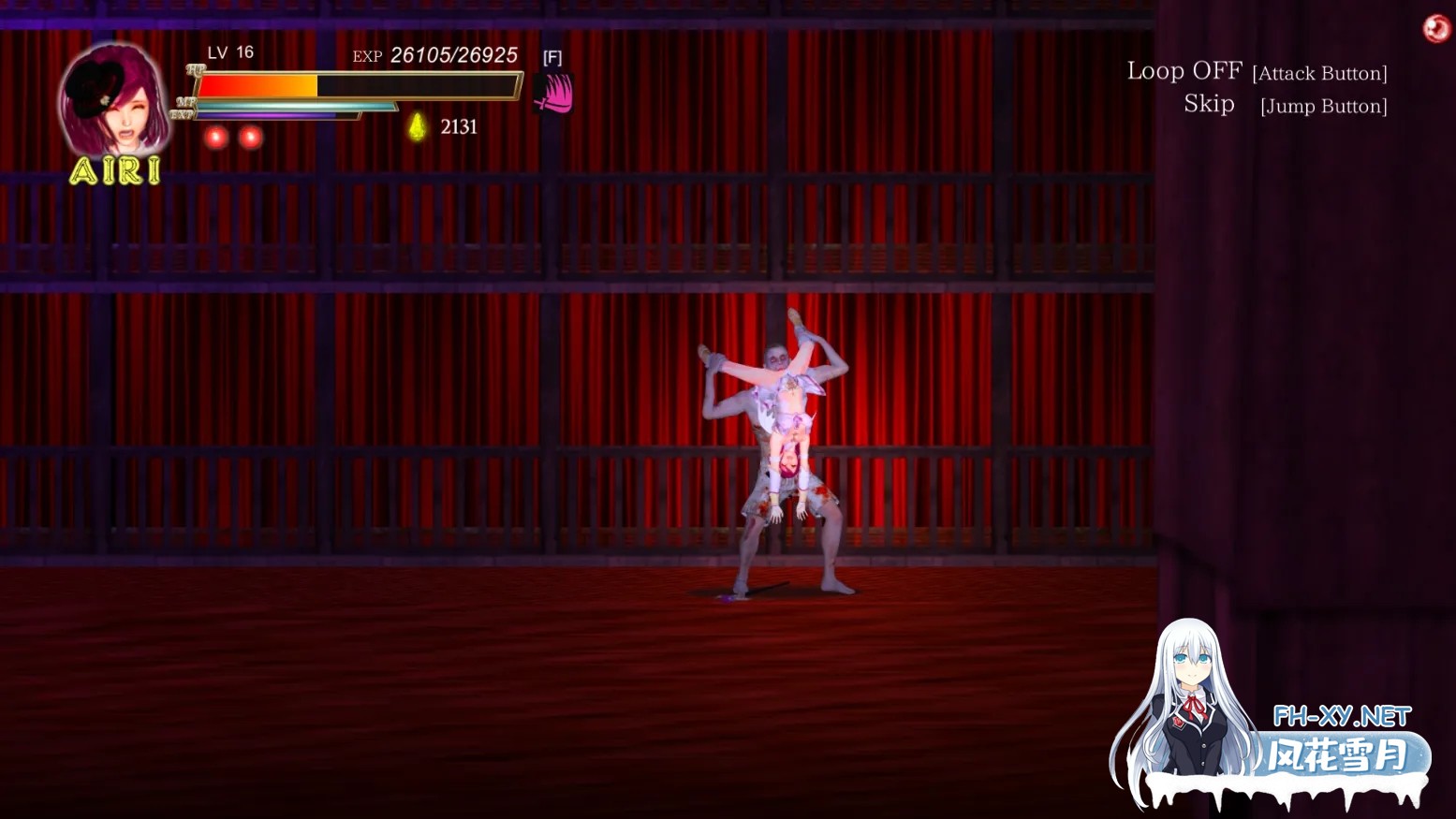Screen dimensions: 1456x819
Task: Click the right red orb under the HP bar
Action: point(251,137)
